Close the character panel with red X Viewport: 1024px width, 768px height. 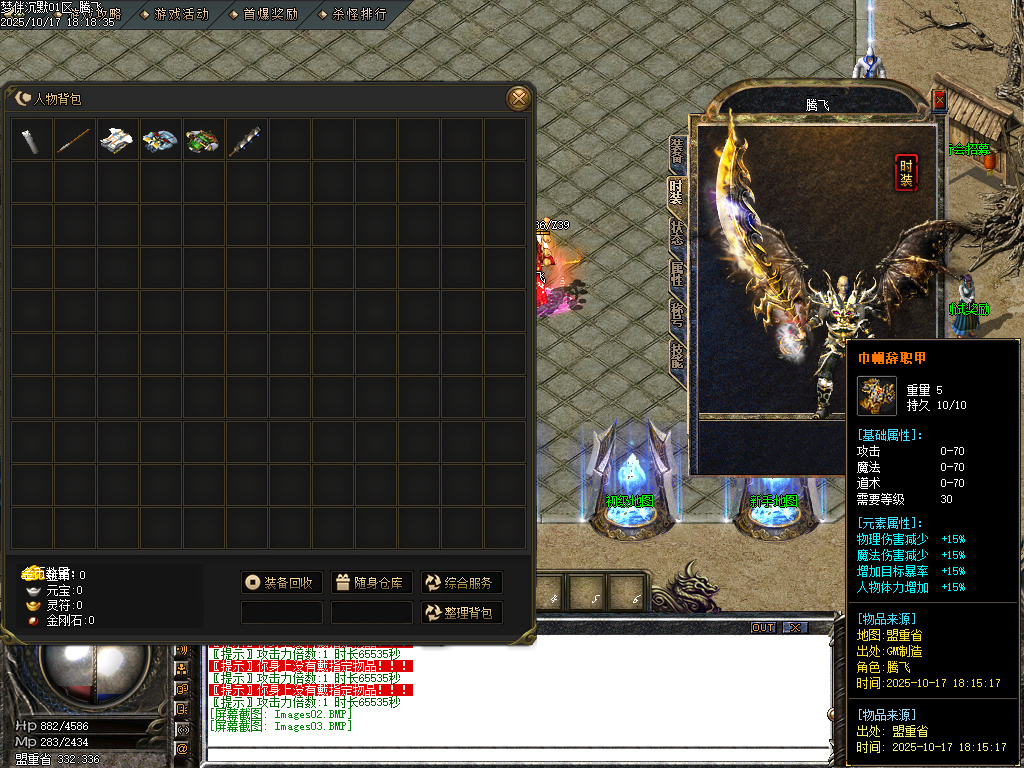tap(939, 100)
